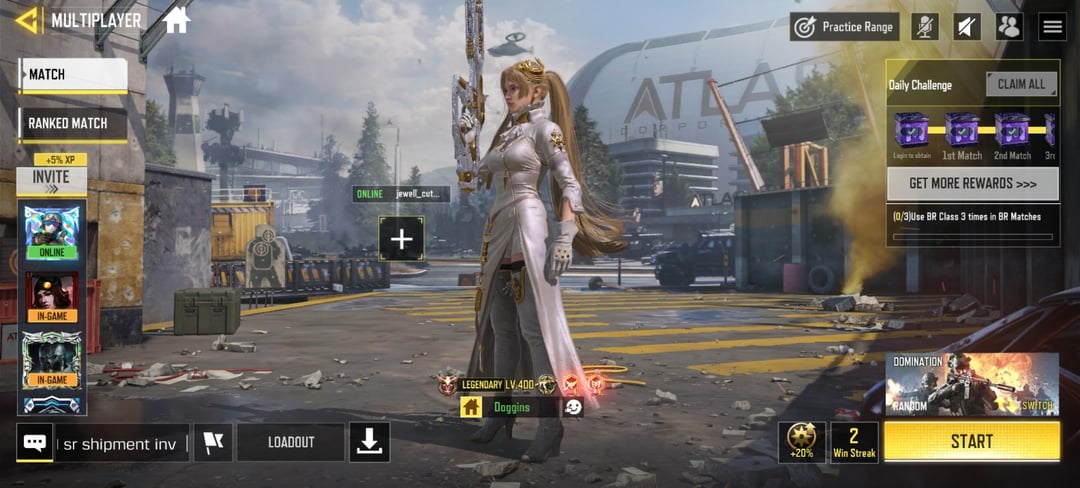The width and height of the screenshot is (1080, 488).
Task: Add a teammate with the plus slot
Action: 401,239
